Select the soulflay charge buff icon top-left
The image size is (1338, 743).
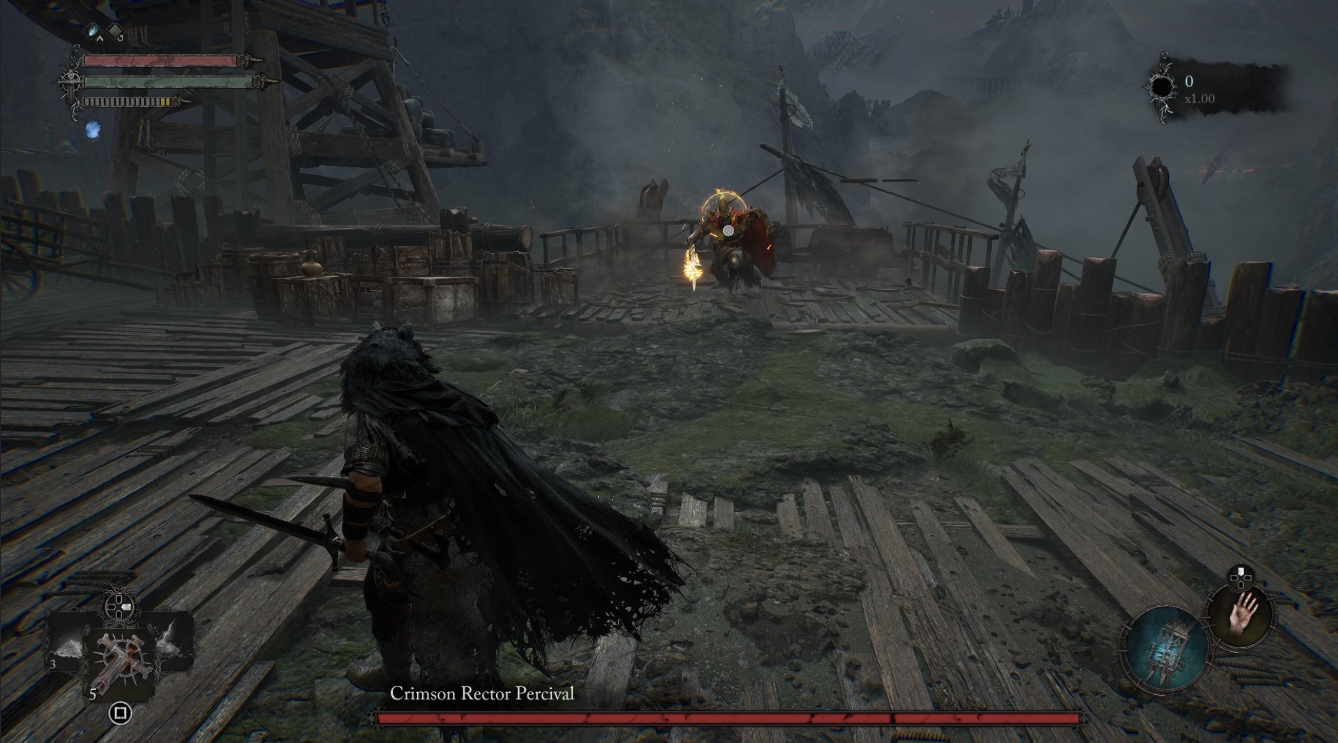pyautogui.click(x=92, y=31)
